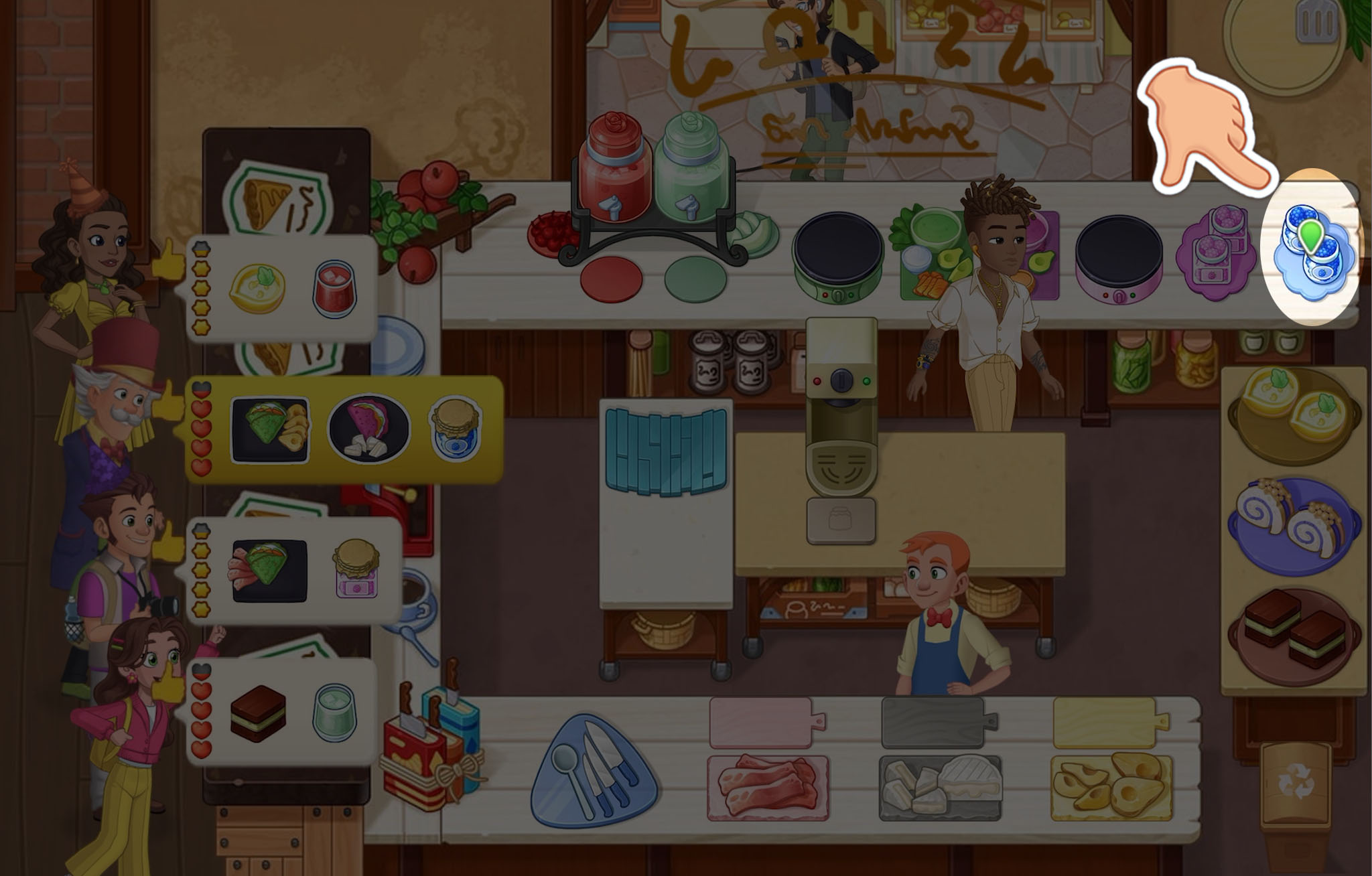Activate the coffee machine
This screenshot has height=876, width=1372.
(841, 429)
